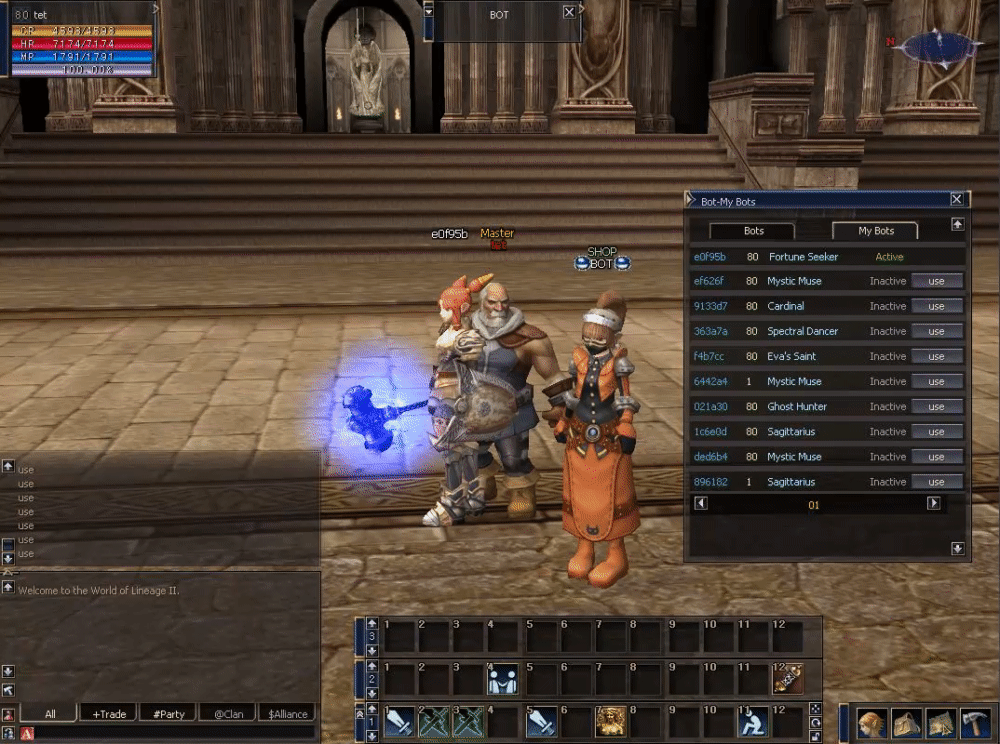Open the inventory bag icon
The width and height of the screenshot is (1000, 744).
click(907, 723)
